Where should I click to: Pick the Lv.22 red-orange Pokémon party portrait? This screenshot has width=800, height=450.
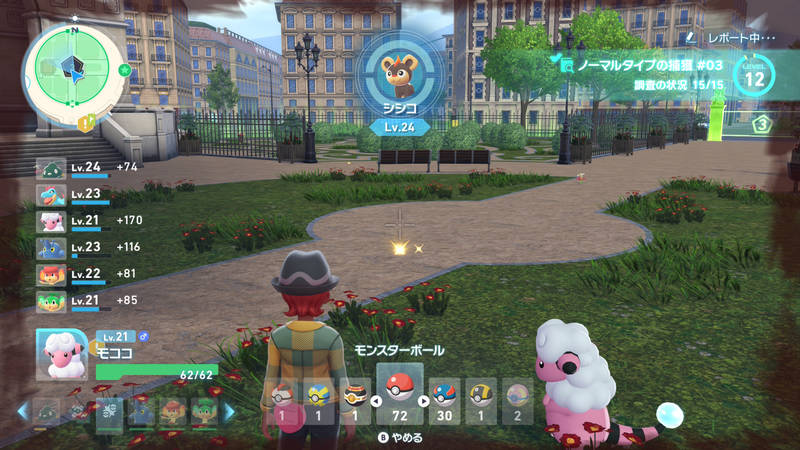pos(52,274)
